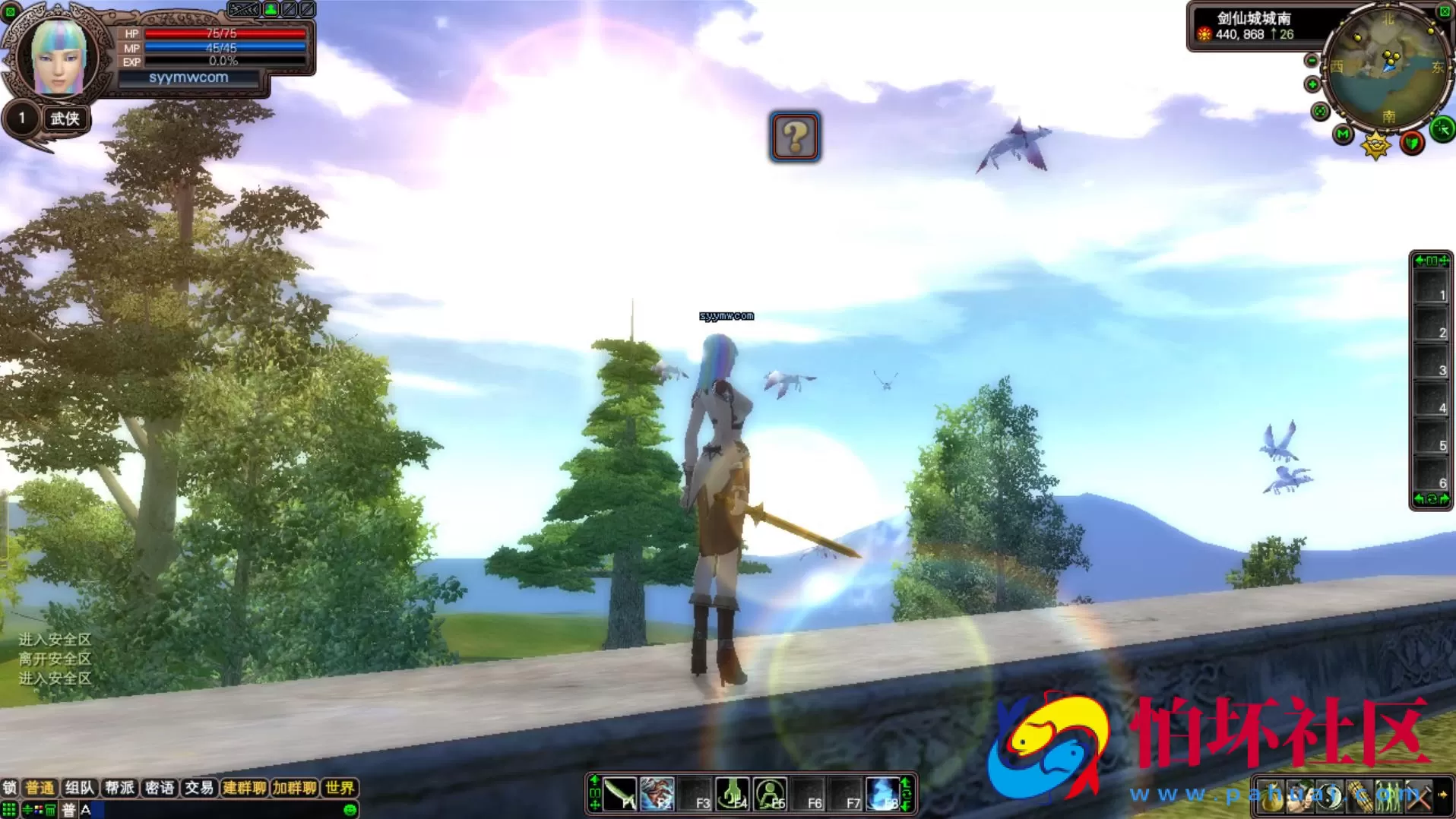1456x819 pixels.
Task: Use the F1 sword slash skill
Action: 620,794
